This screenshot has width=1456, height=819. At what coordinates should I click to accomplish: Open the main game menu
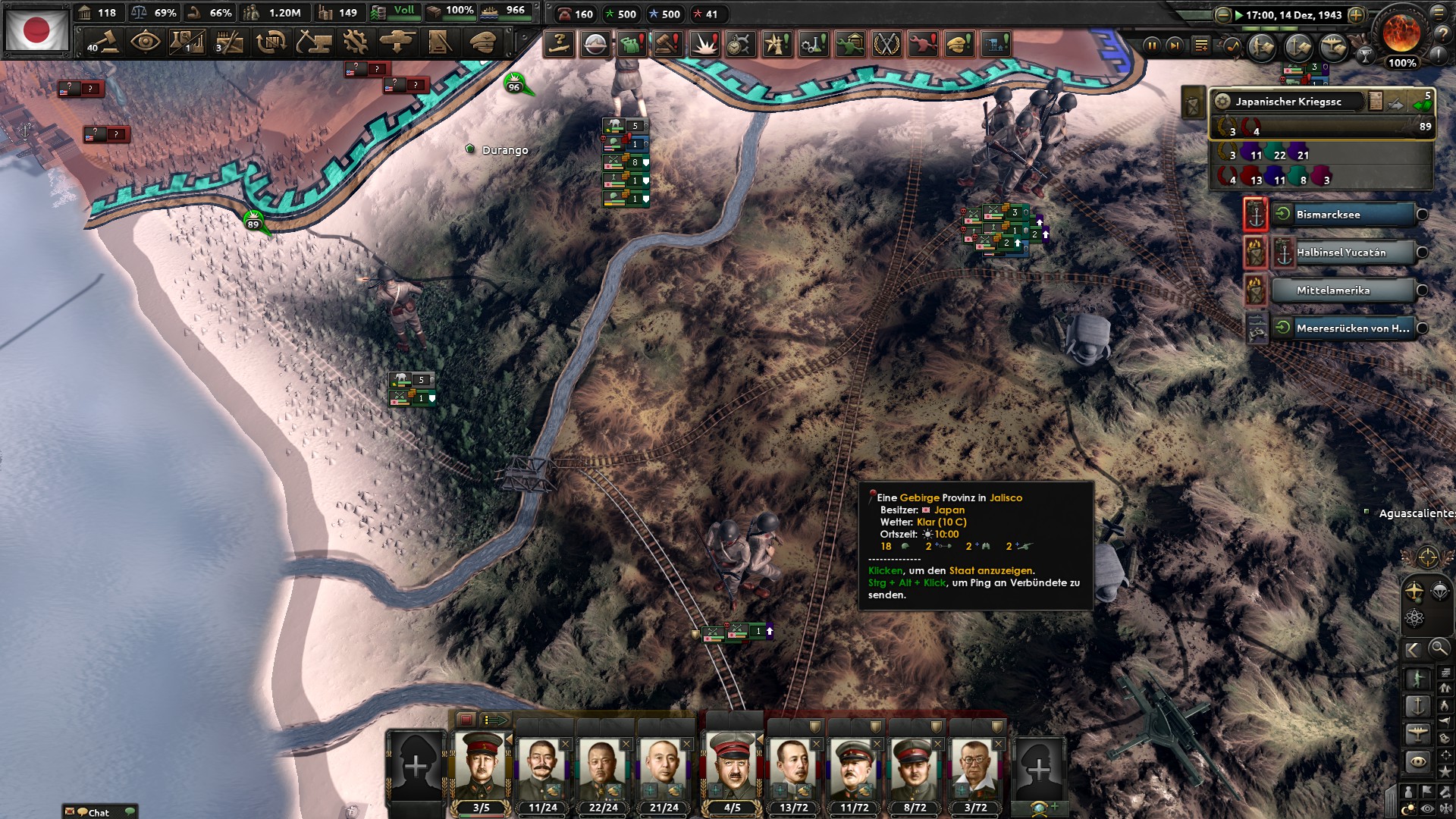tap(1439, 14)
